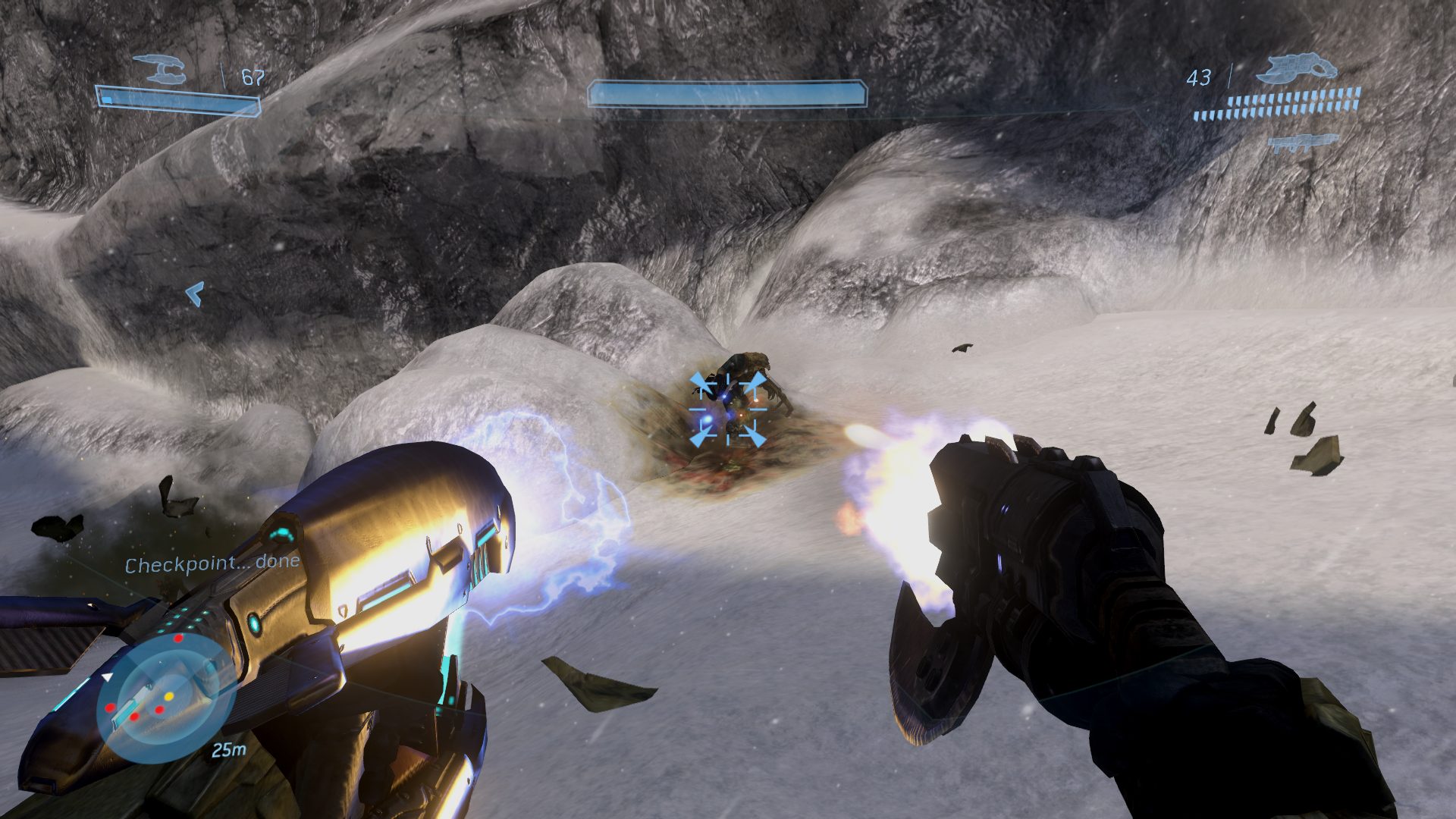Click the blue waypoint arrow indicator
Viewport: 1456px width, 819px height.
195,293
